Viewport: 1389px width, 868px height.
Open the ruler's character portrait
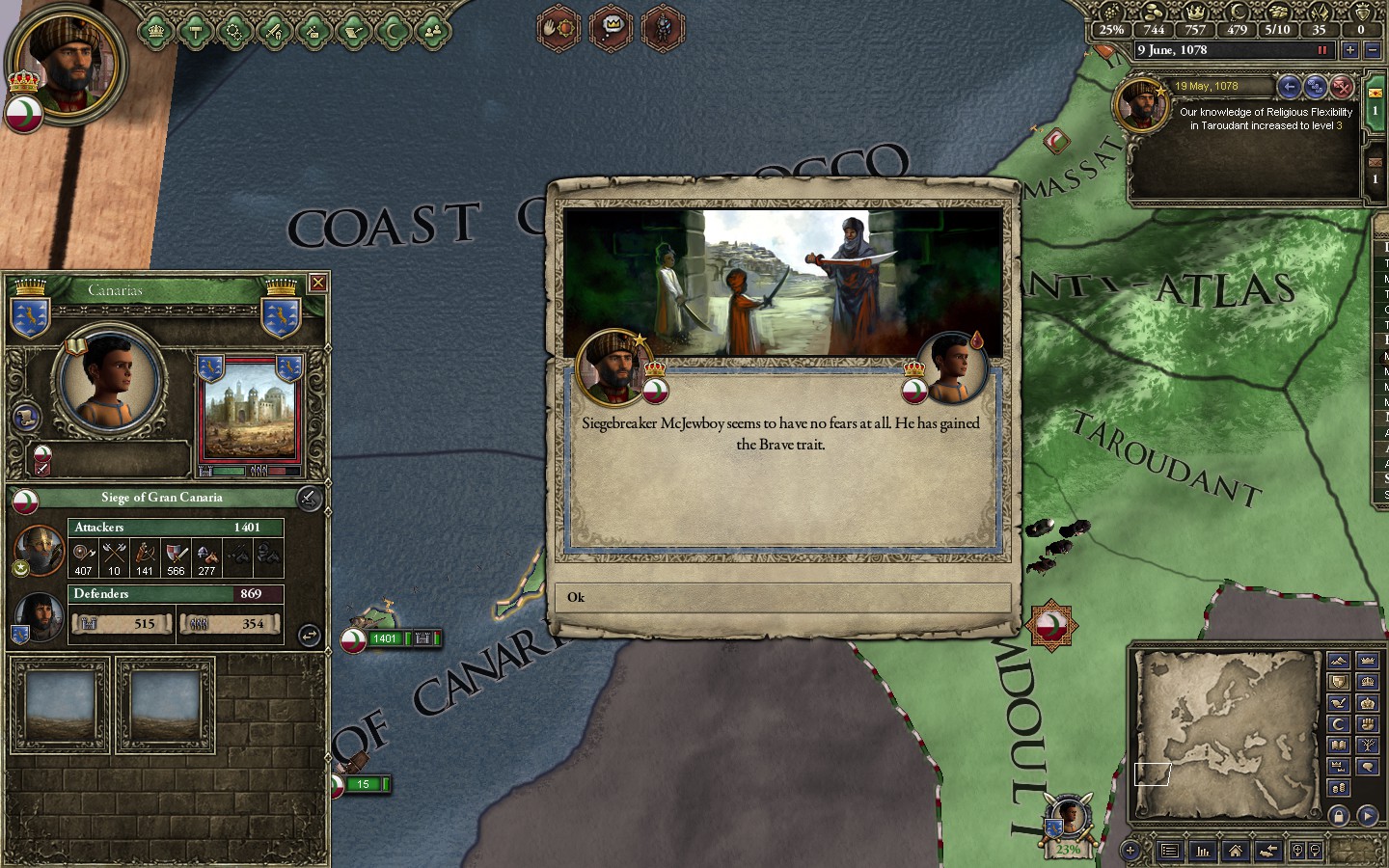[68, 64]
